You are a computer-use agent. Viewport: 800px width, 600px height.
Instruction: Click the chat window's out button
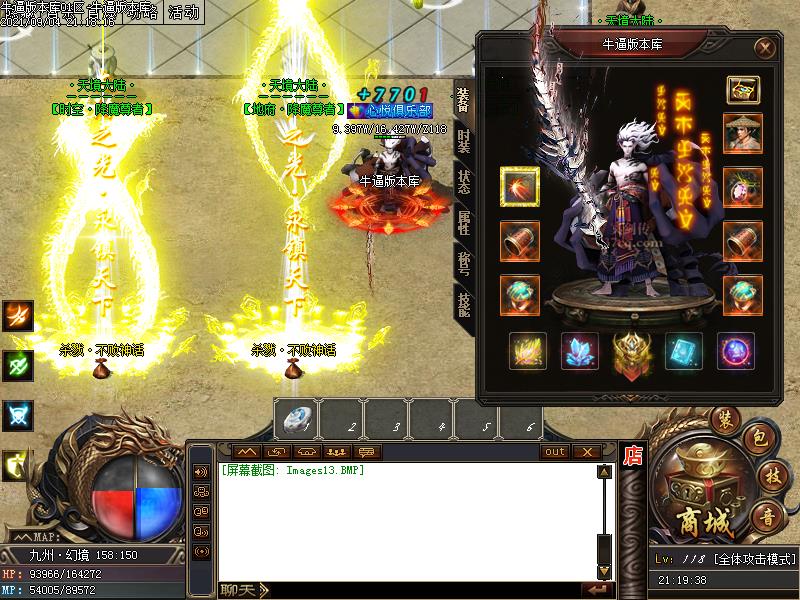click(555, 452)
